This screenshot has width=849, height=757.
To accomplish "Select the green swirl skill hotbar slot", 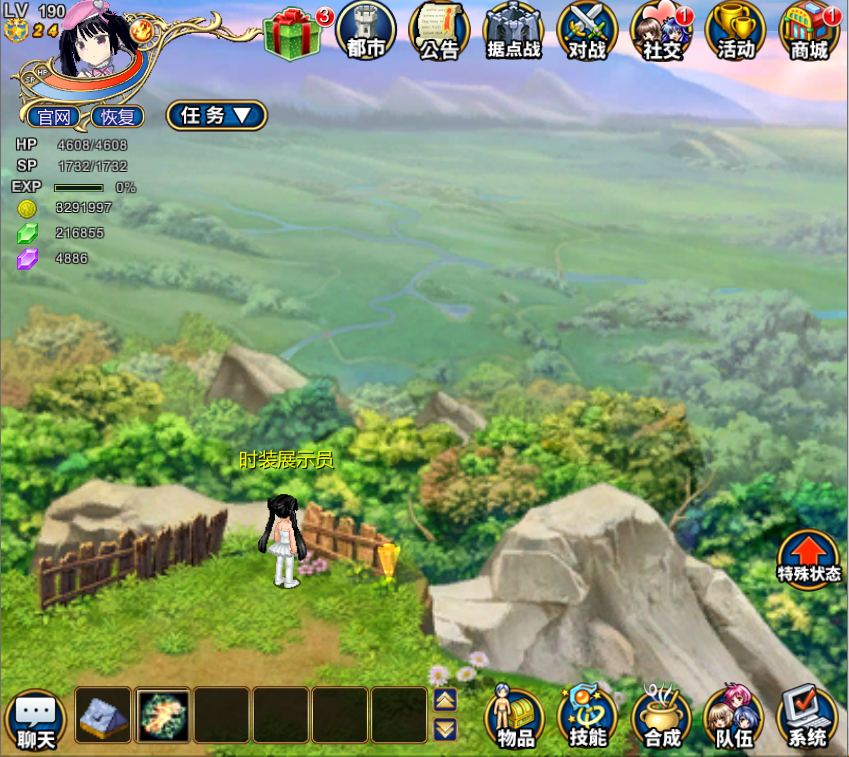I will [x=162, y=715].
